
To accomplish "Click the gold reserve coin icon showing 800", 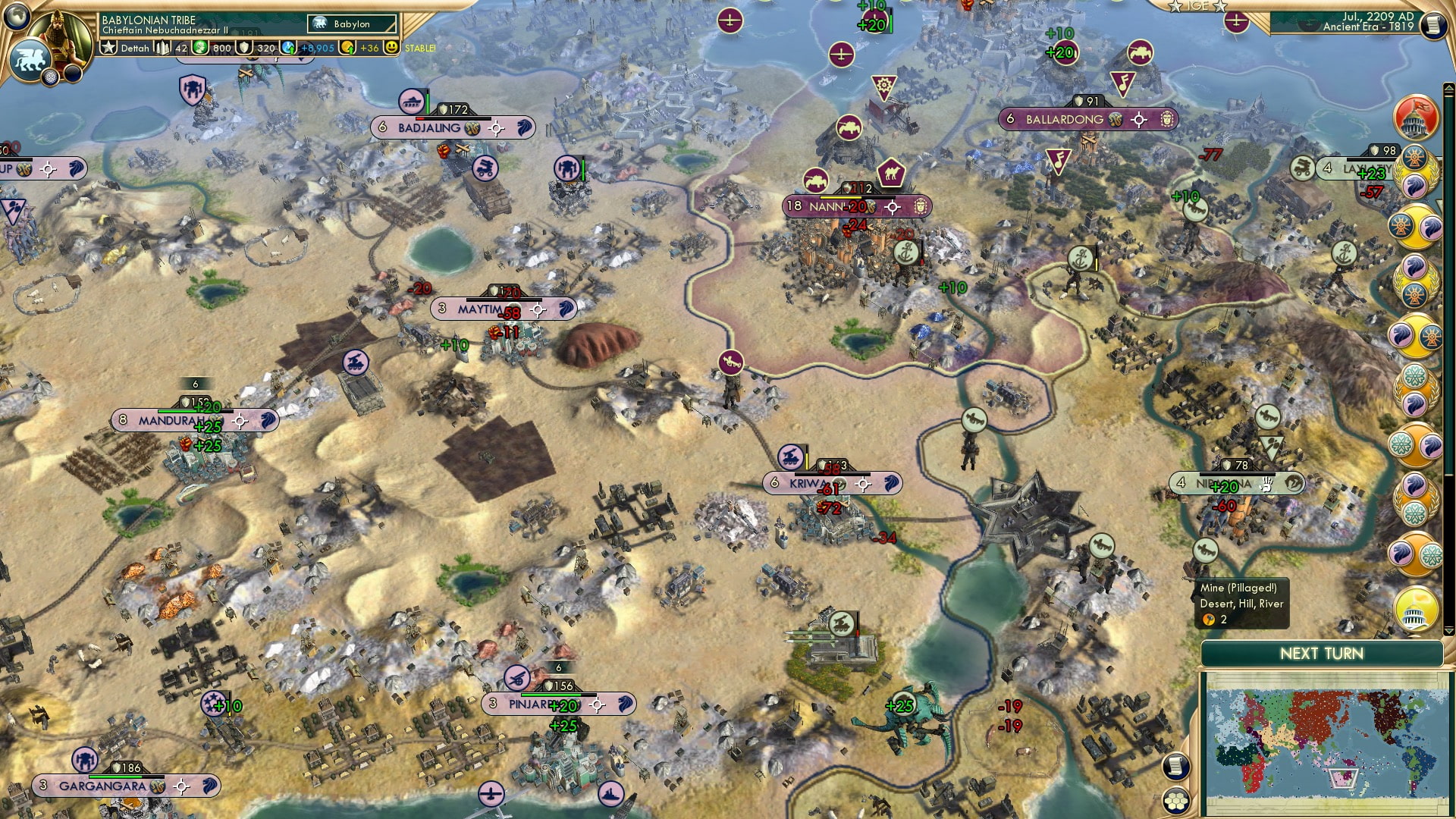I will pos(199,48).
